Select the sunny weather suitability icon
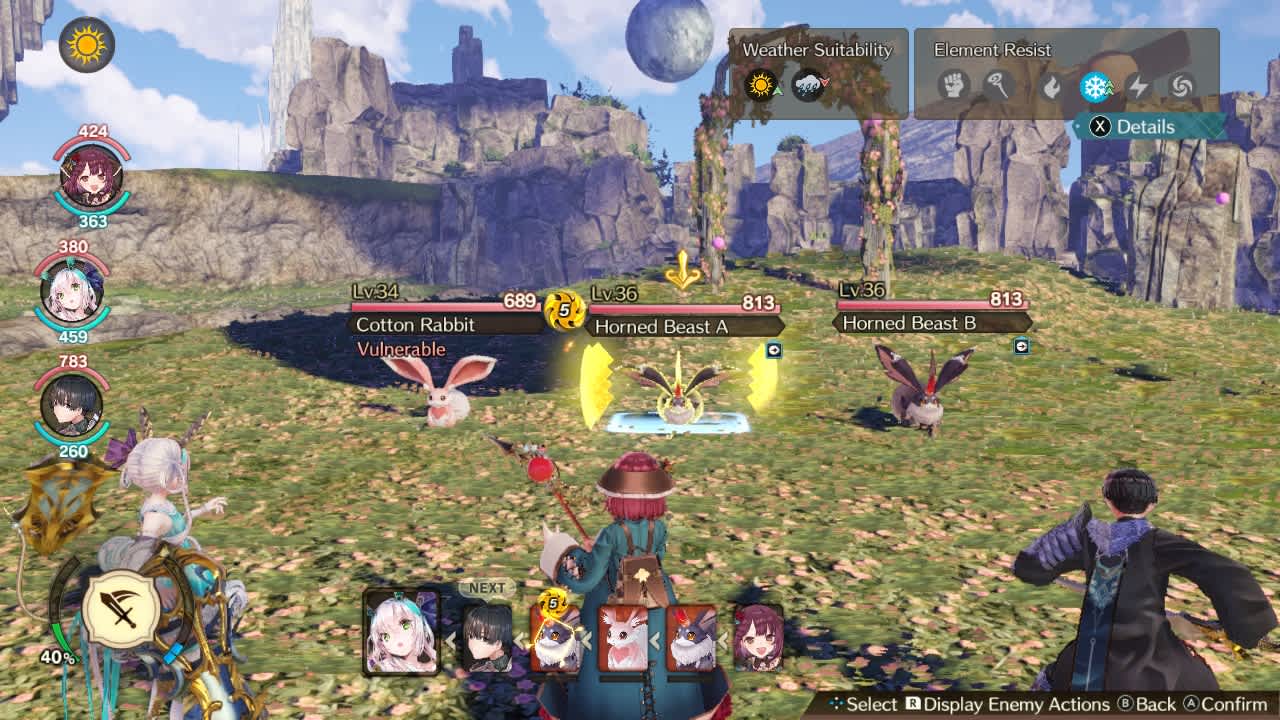The width and height of the screenshot is (1280, 720). pyautogui.click(x=762, y=84)
